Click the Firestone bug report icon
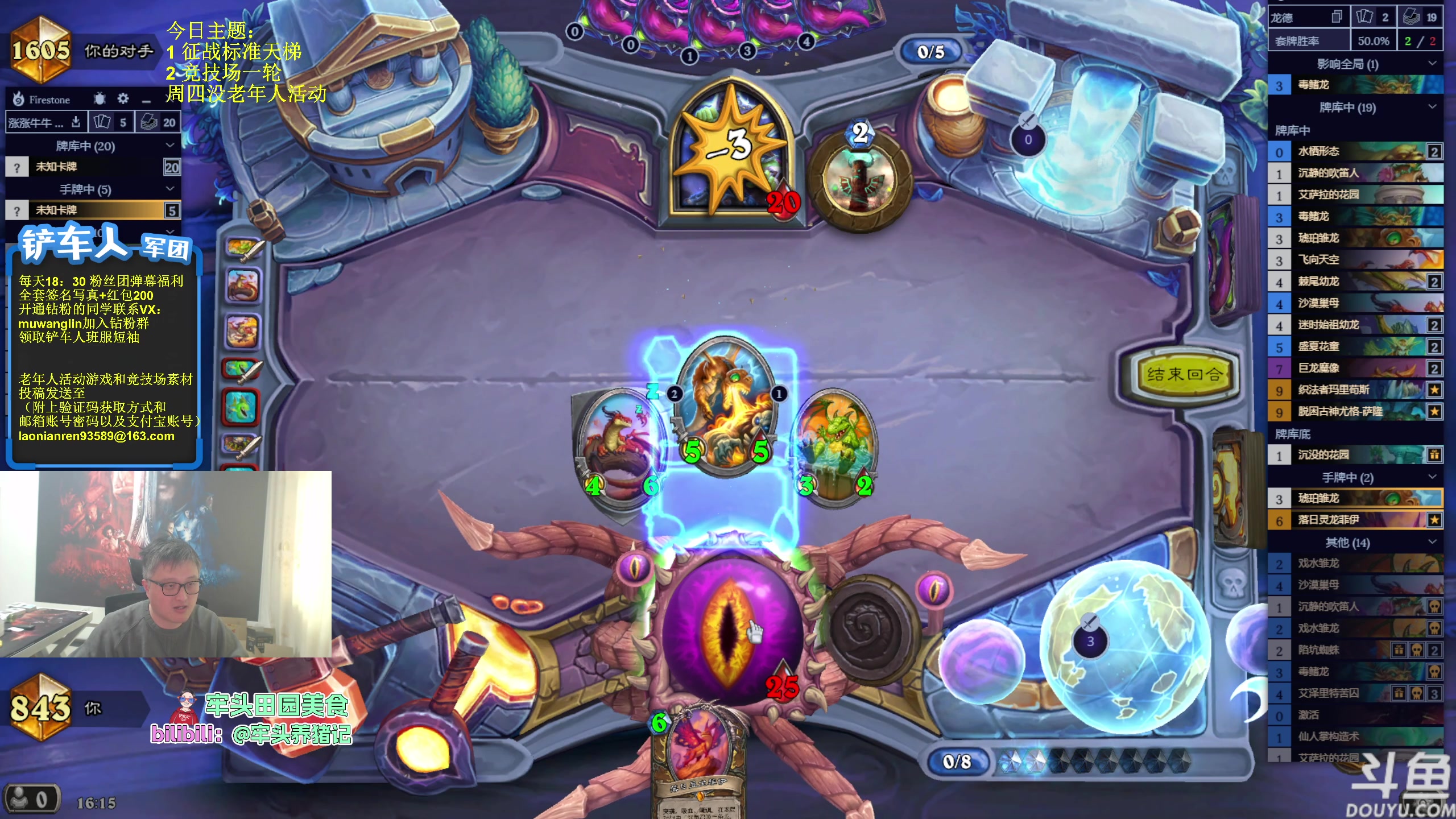Image resolution: width=1456 pixels, height=819 pixels. tap(100, 99)
